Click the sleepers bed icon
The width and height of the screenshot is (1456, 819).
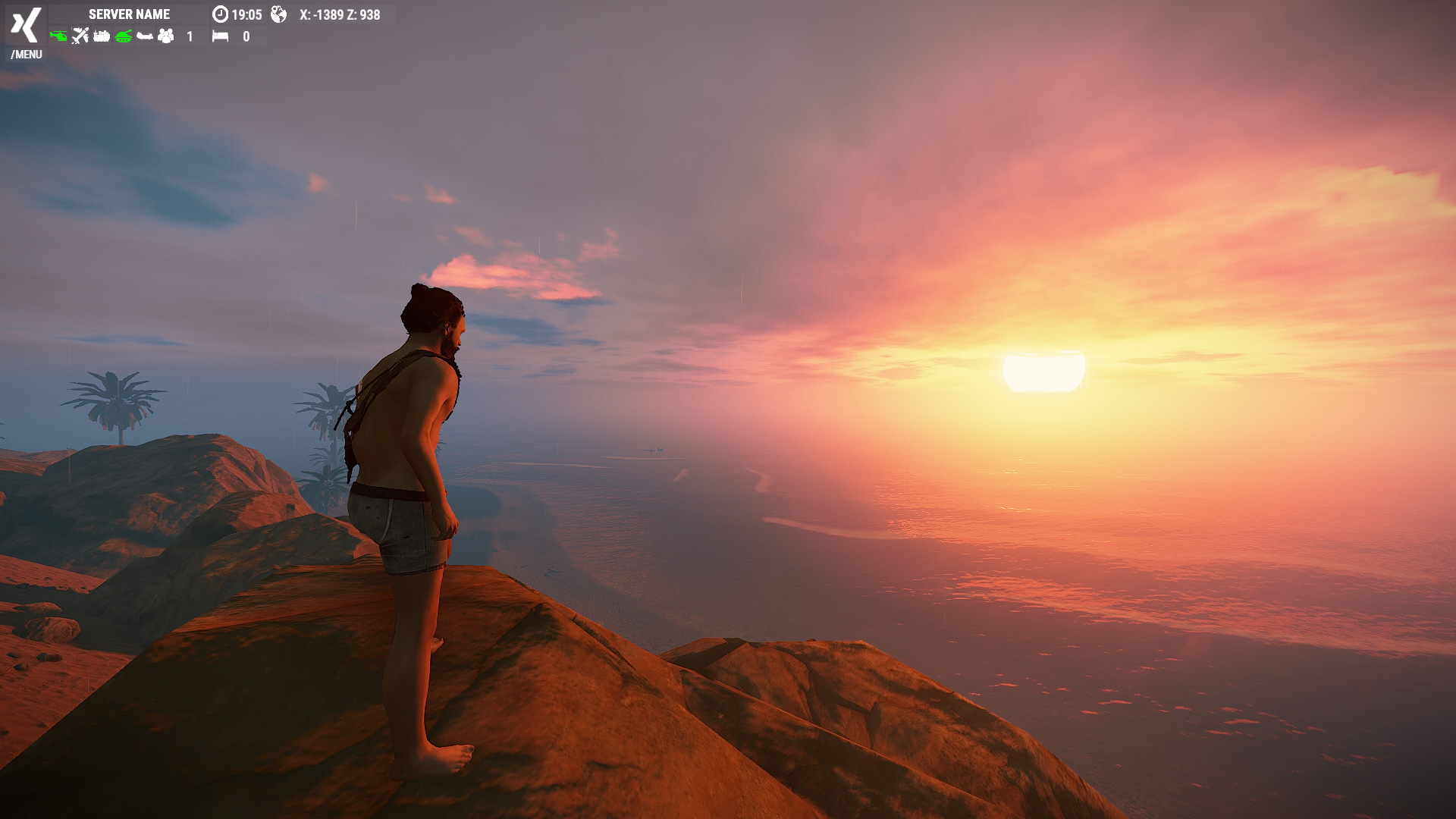pos(220,36)
